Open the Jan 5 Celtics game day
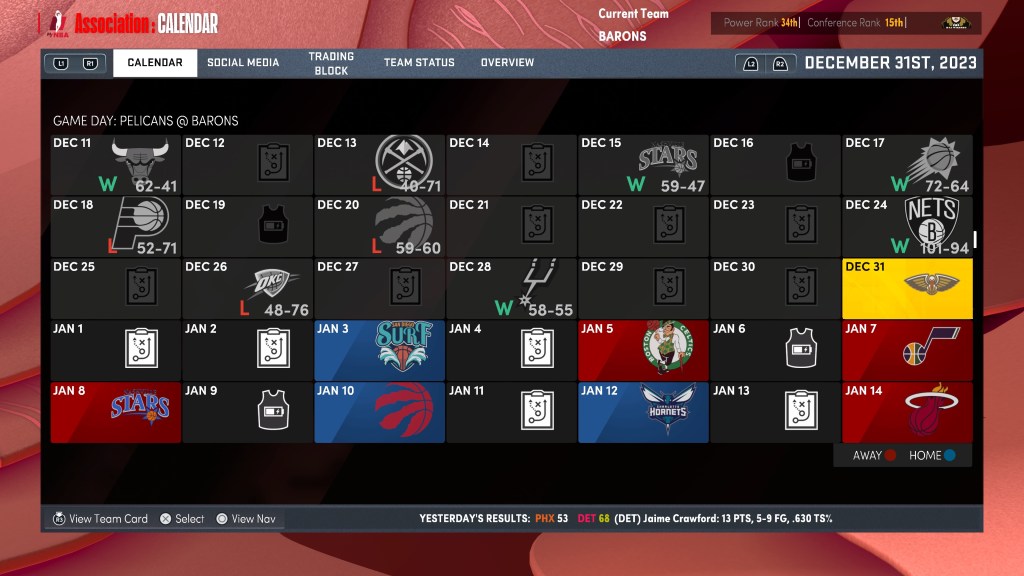Screen dimensions: 1024x576 tap(643, 350)
